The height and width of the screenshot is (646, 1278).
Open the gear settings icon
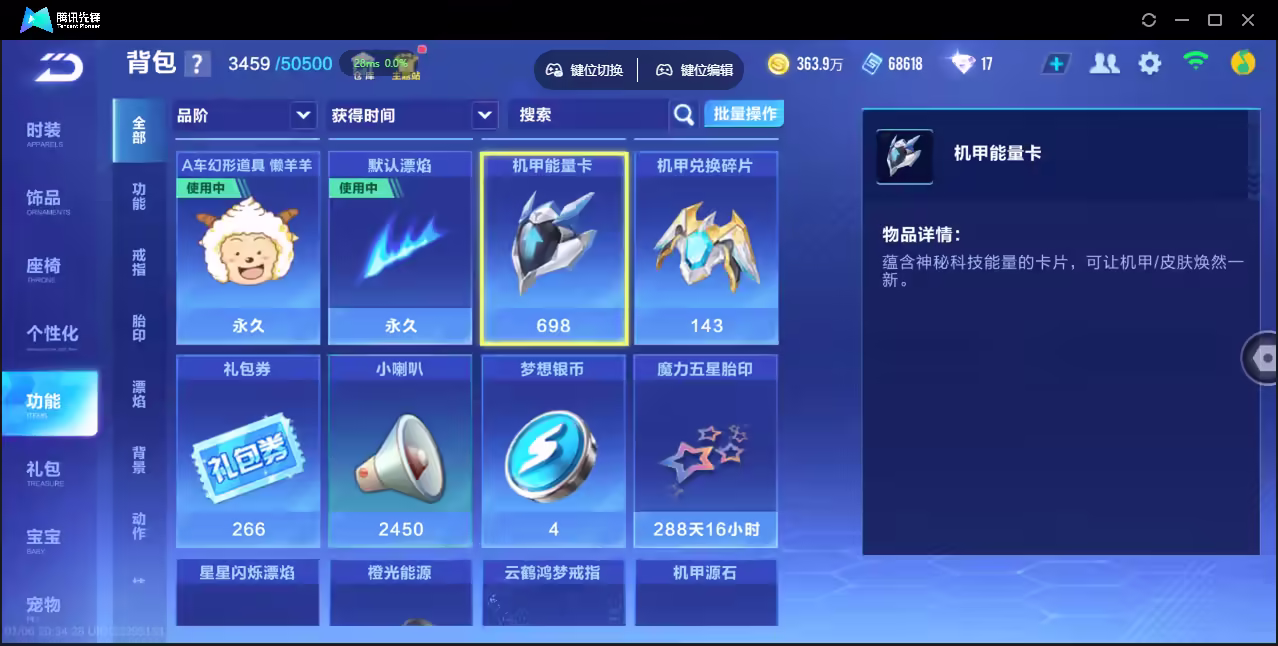pyautogui.click(x=1150, y=64)
